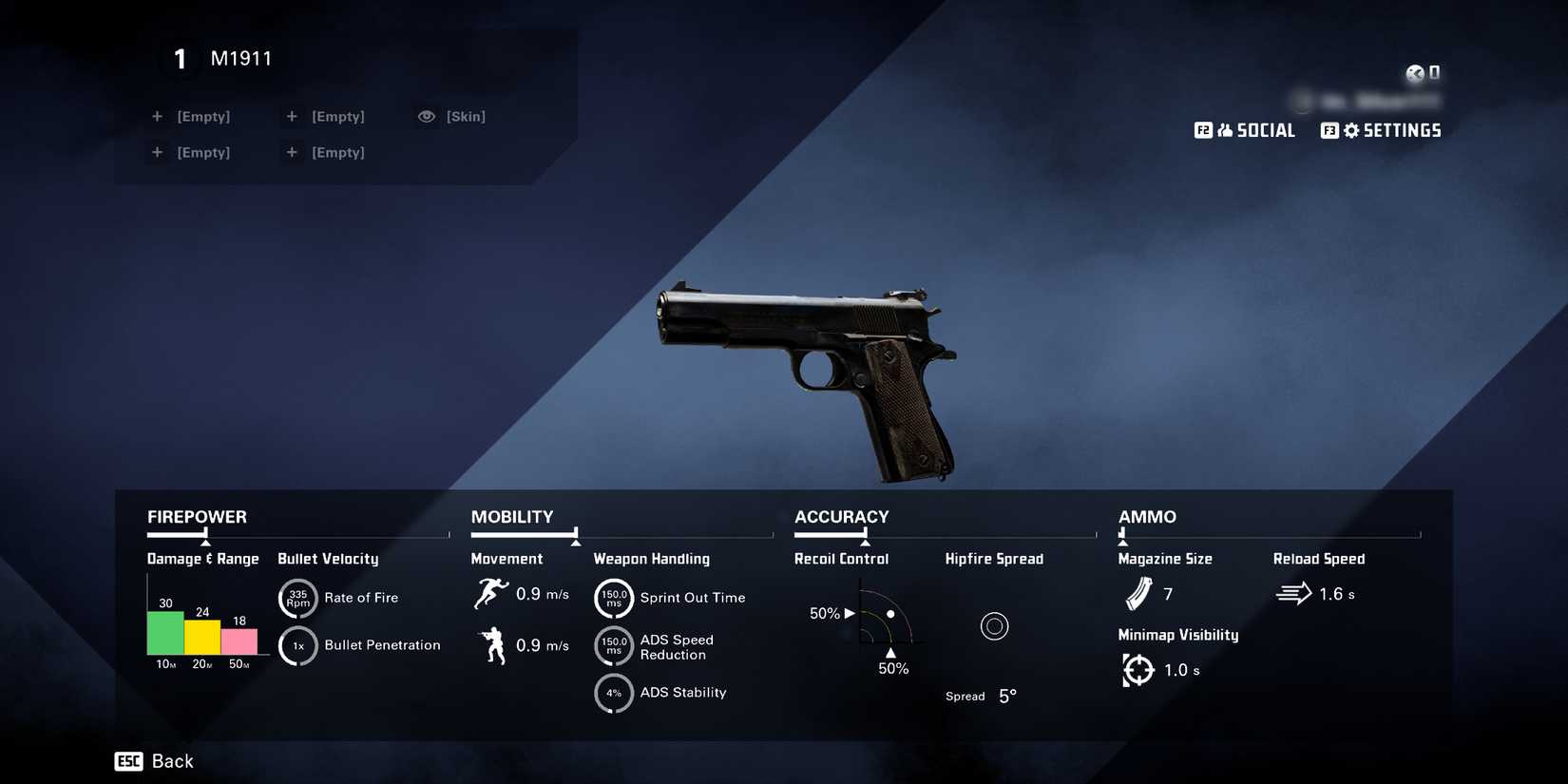
Task: Select the Sprint Out Time circle icon
Action: pos(614,599)
